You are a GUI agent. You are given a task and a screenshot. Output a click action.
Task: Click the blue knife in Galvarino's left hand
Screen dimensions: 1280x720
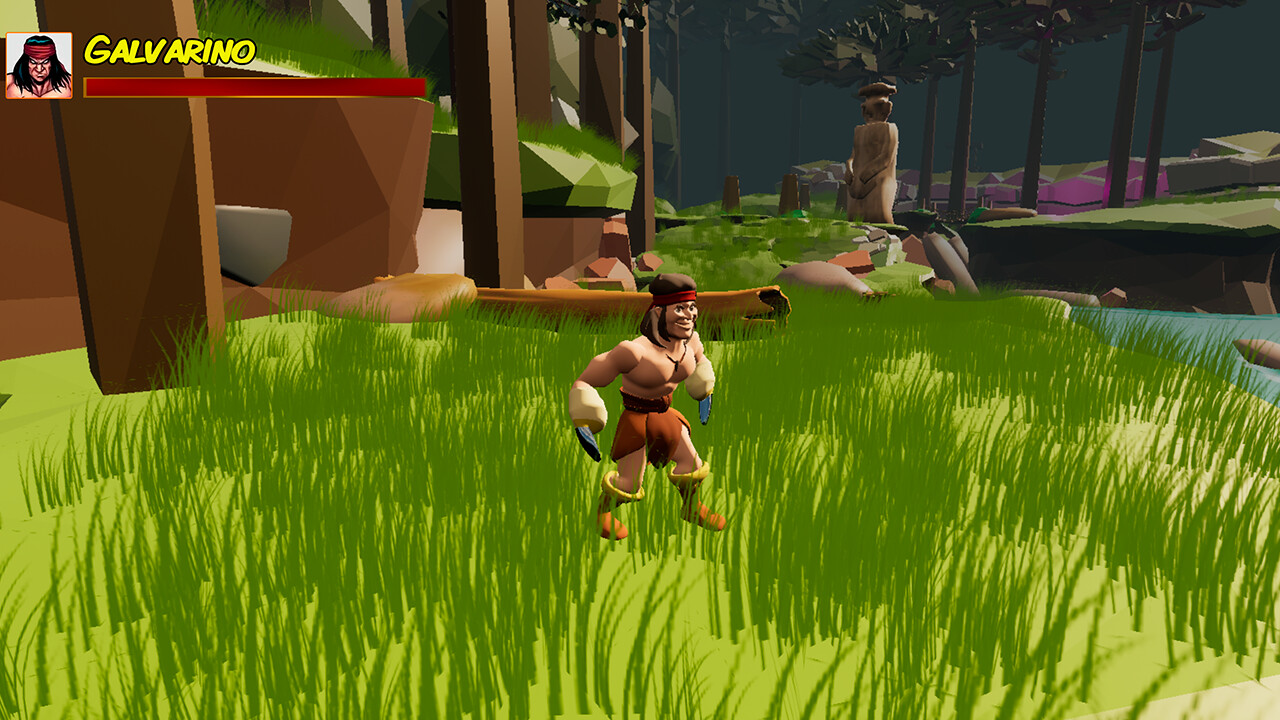coord(703,410)
